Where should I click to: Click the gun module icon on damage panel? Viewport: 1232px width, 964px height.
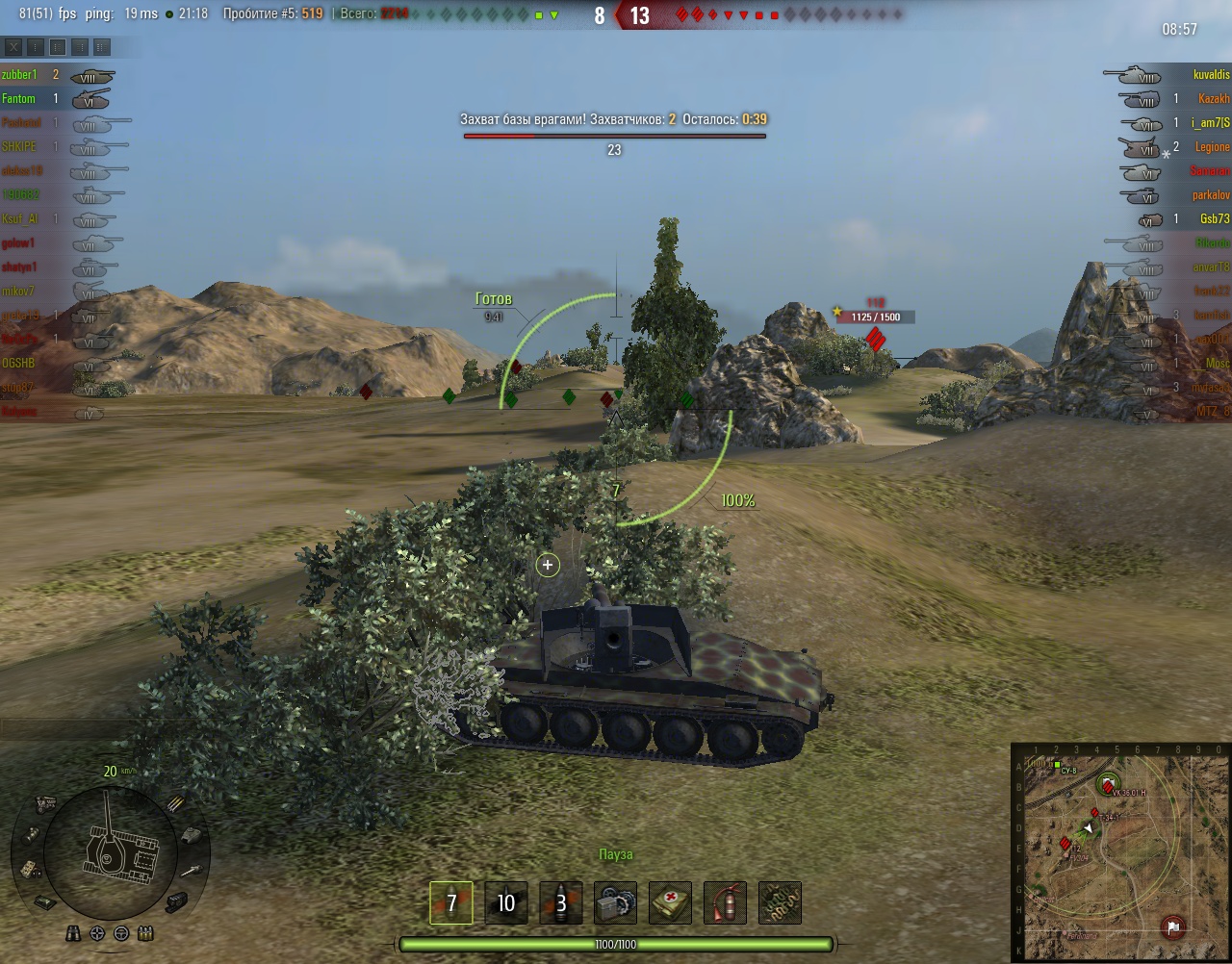192,871
